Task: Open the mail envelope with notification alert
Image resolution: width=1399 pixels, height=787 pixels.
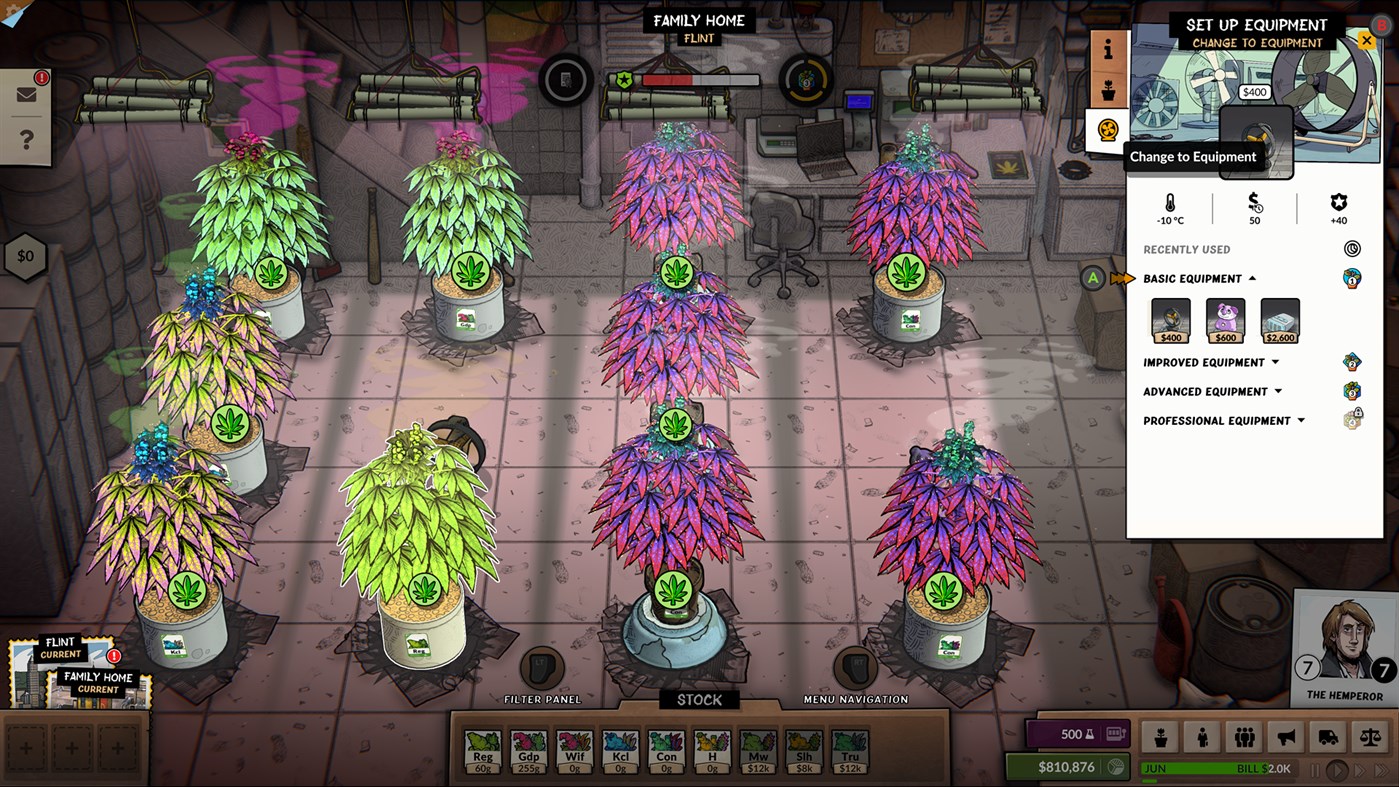Action: (x=27, y=93)
